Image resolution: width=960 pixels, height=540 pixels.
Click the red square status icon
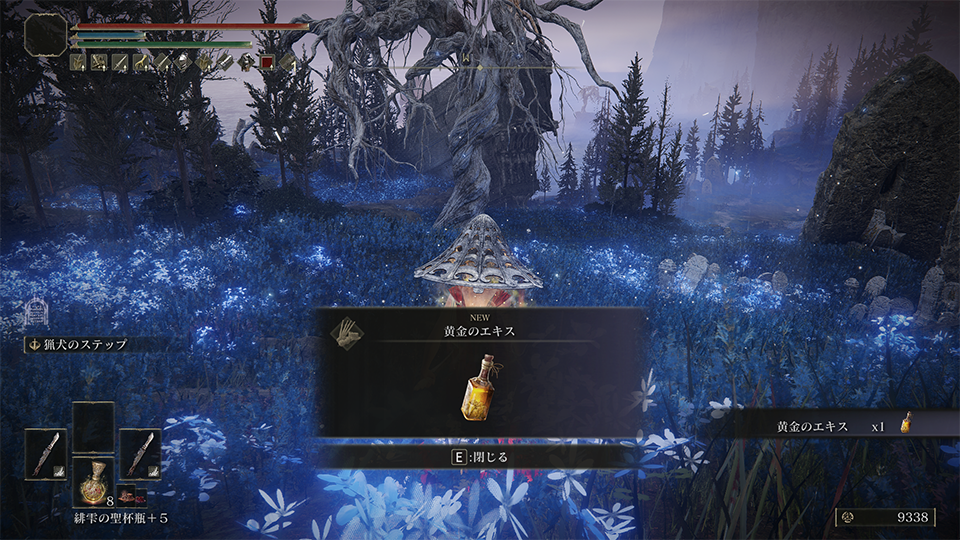point(267,62)
